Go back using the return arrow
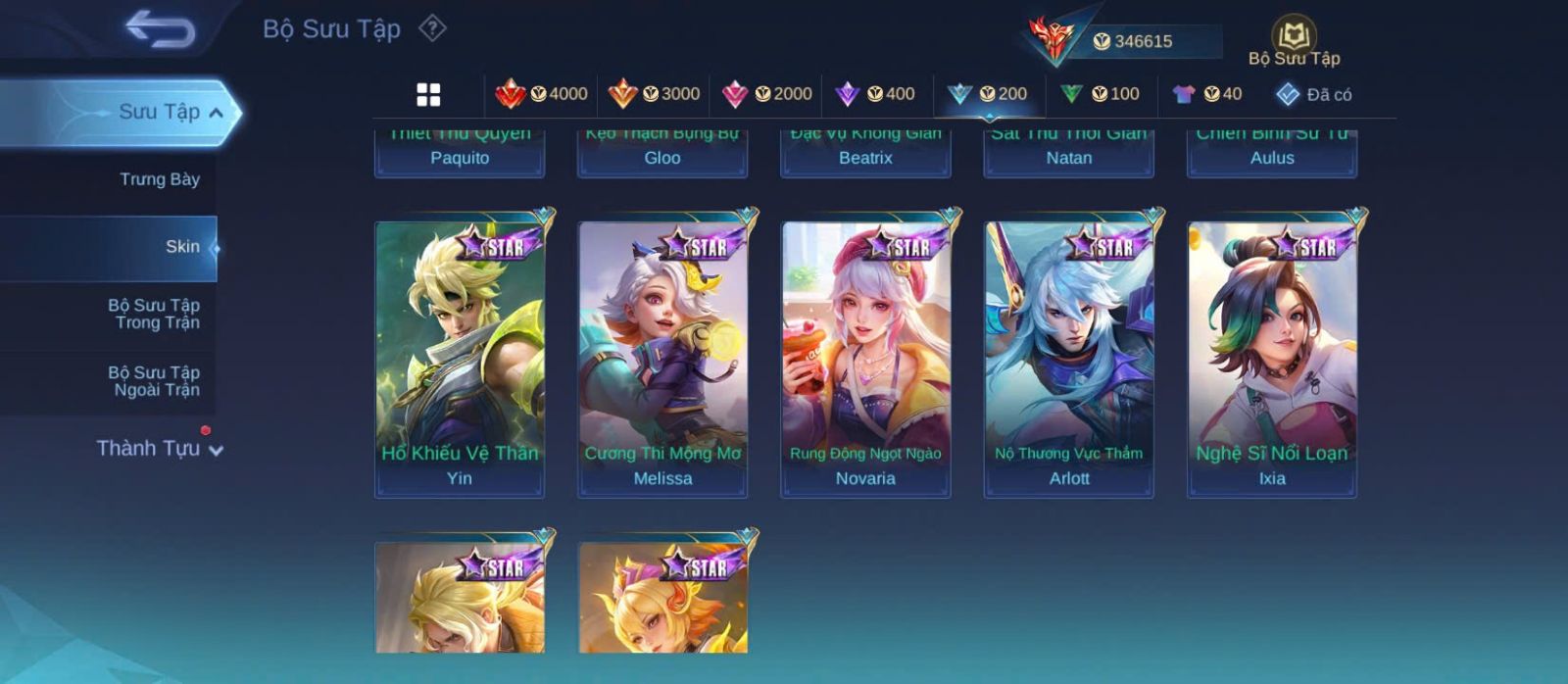The image size is (1568, 684). 160,29
